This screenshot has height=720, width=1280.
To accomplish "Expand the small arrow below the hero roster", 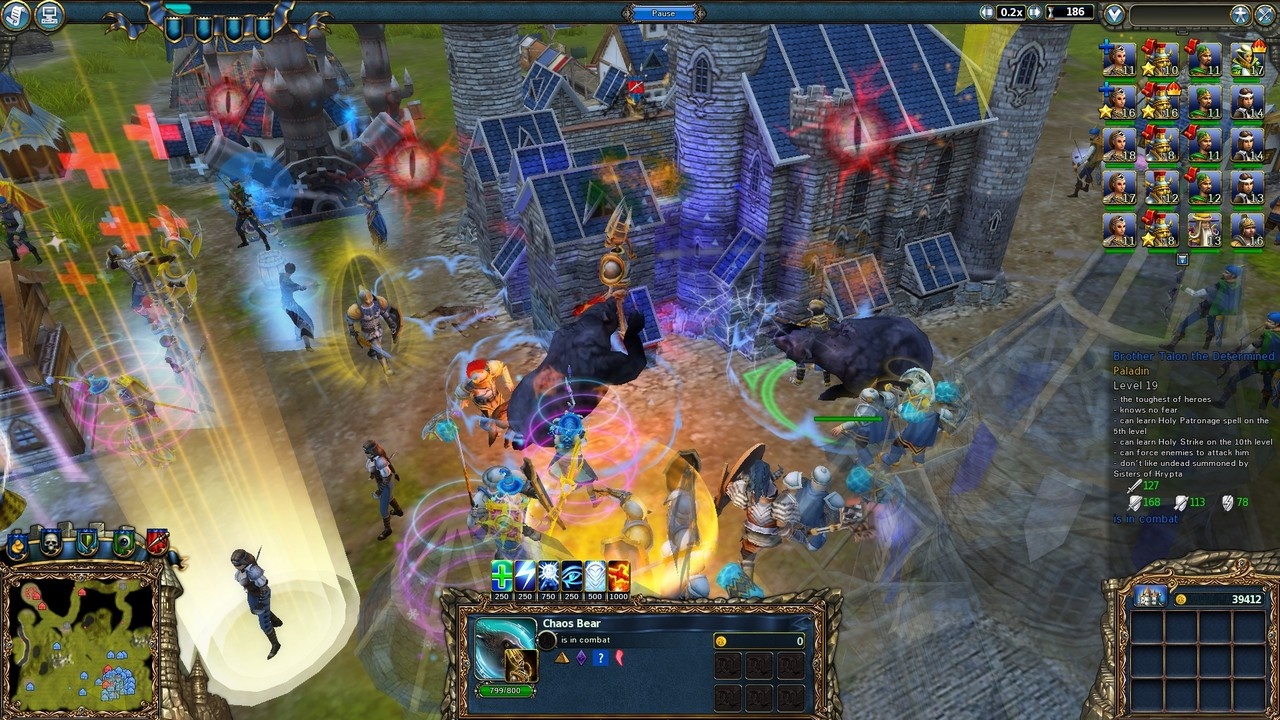I will [x=1183, y=257].
